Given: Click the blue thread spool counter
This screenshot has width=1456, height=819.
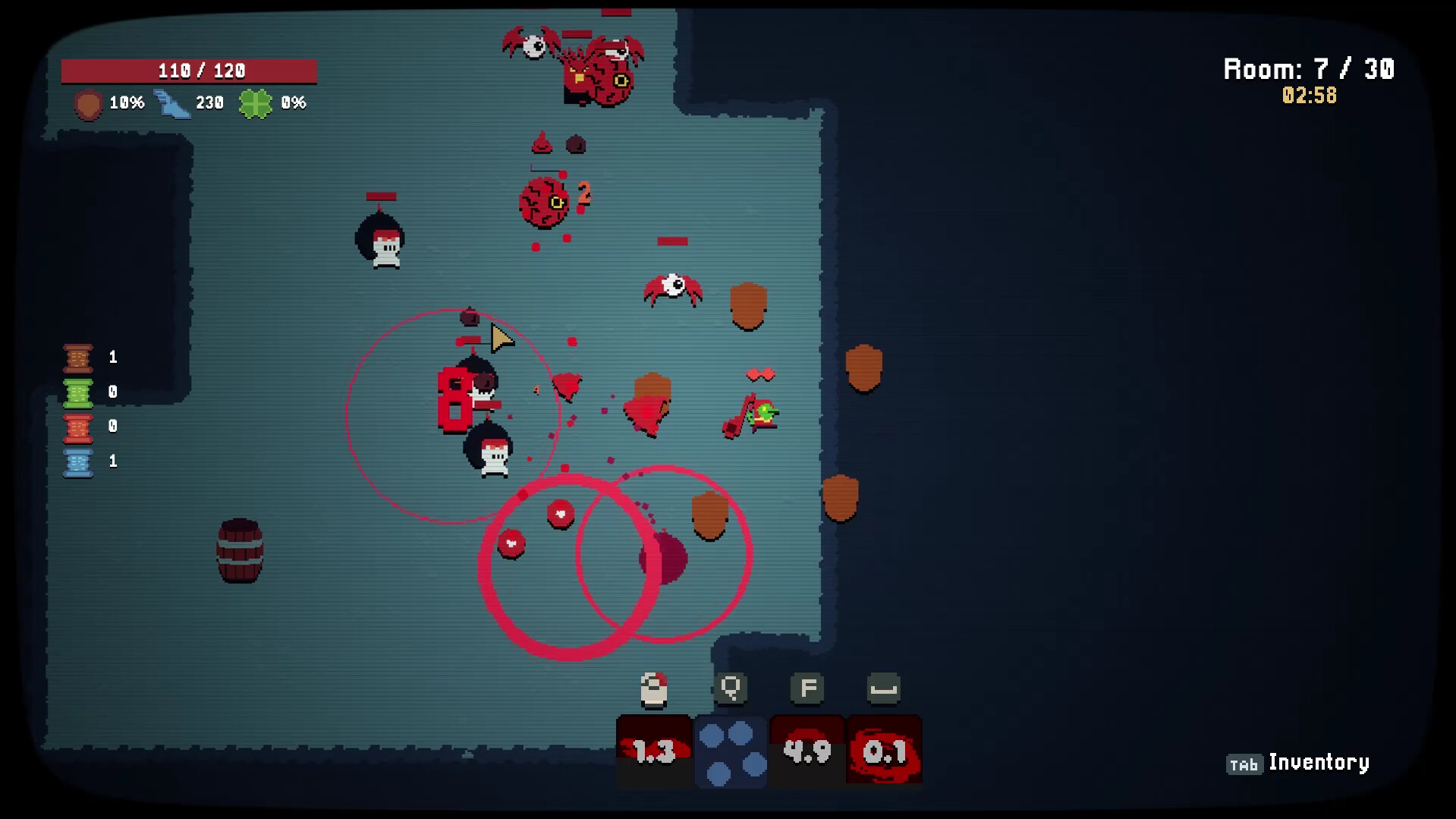Looking at the screenshot, I should [x=77, y=461].
